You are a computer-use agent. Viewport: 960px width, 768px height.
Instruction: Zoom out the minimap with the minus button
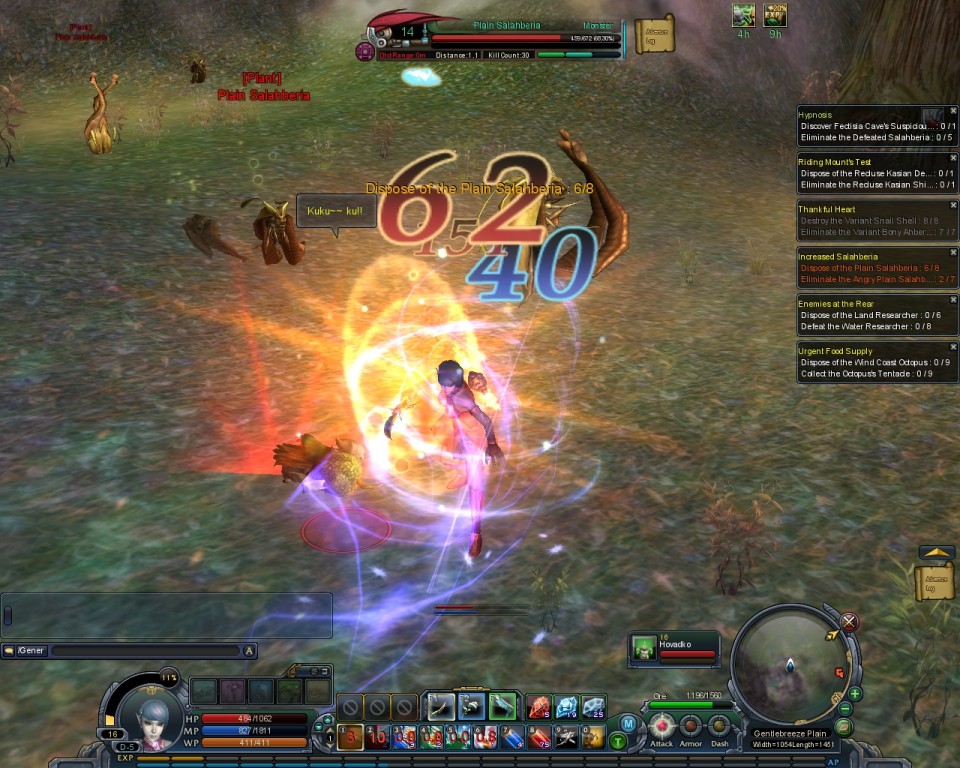[x=846, y=709]
